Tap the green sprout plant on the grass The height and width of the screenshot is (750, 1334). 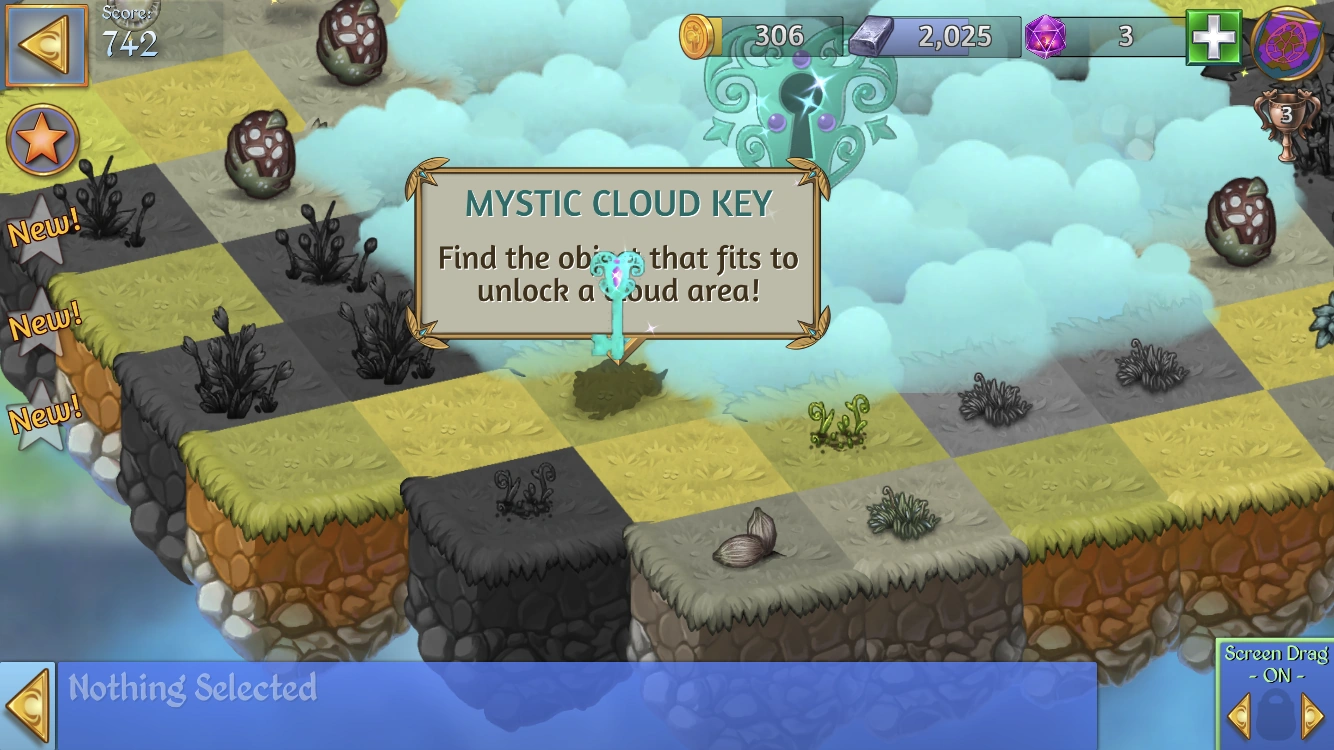point(840,425)
